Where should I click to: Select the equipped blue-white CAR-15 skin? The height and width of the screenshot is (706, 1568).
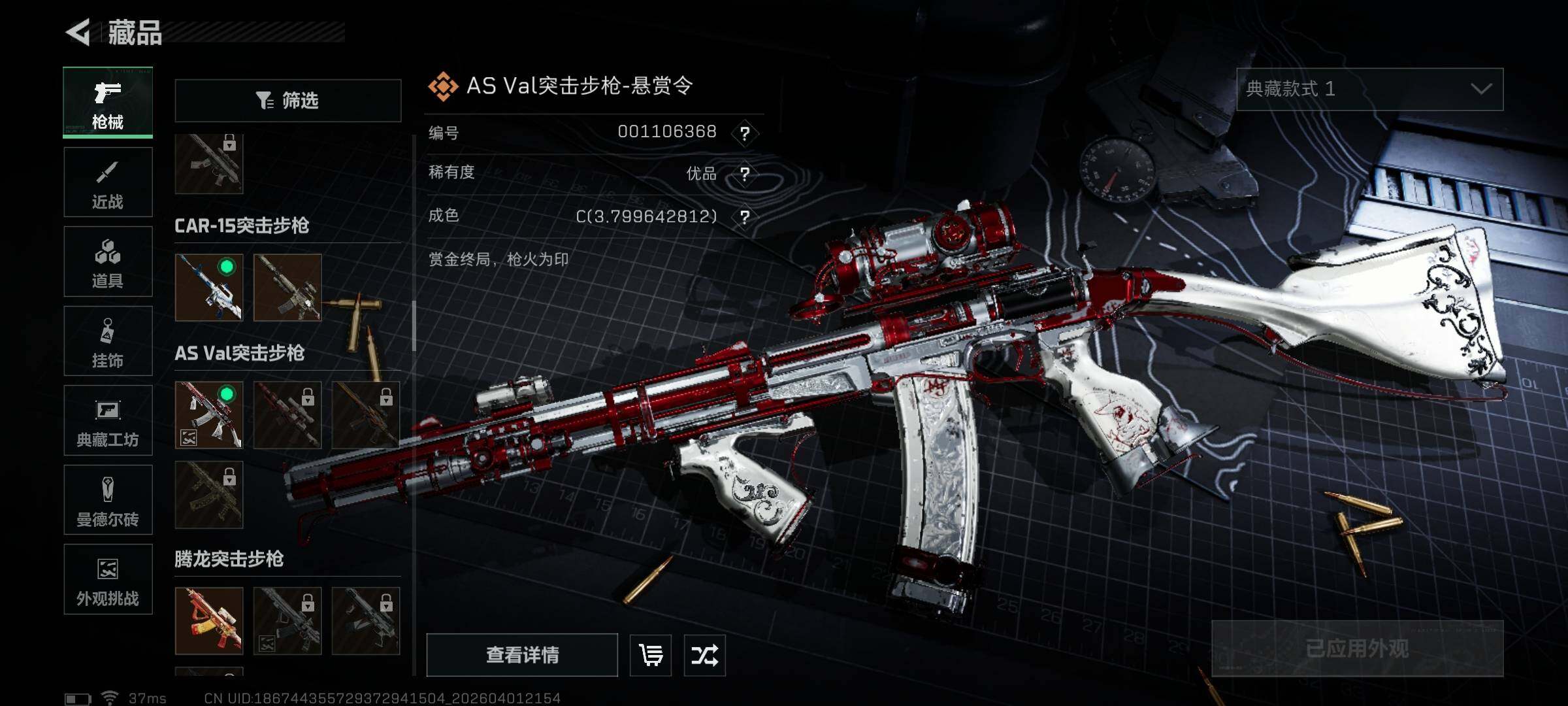(x=209, y=288)
